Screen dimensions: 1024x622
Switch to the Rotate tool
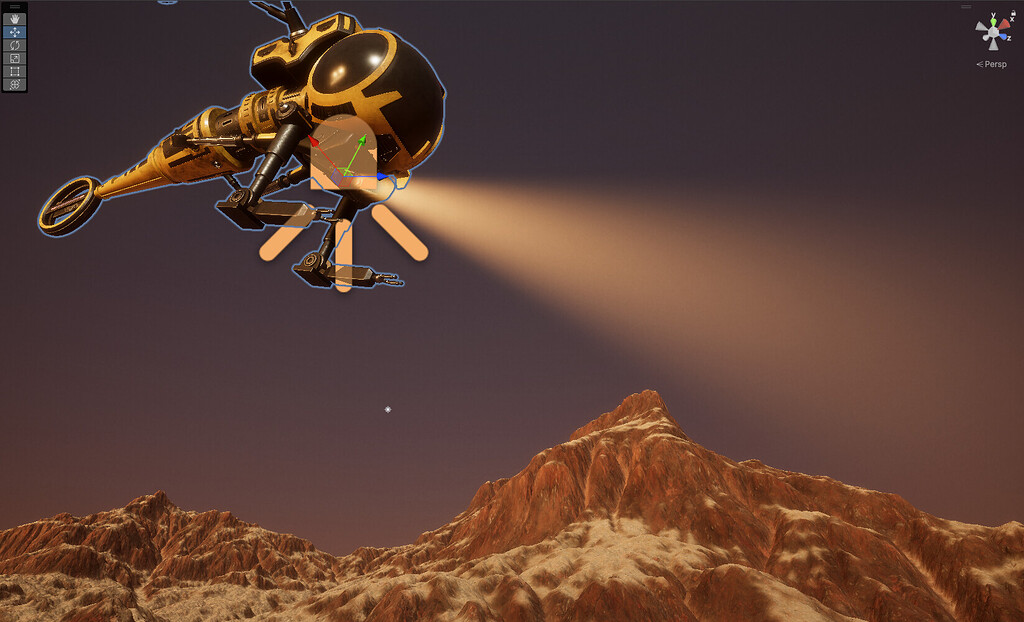(x=15, y=45)
